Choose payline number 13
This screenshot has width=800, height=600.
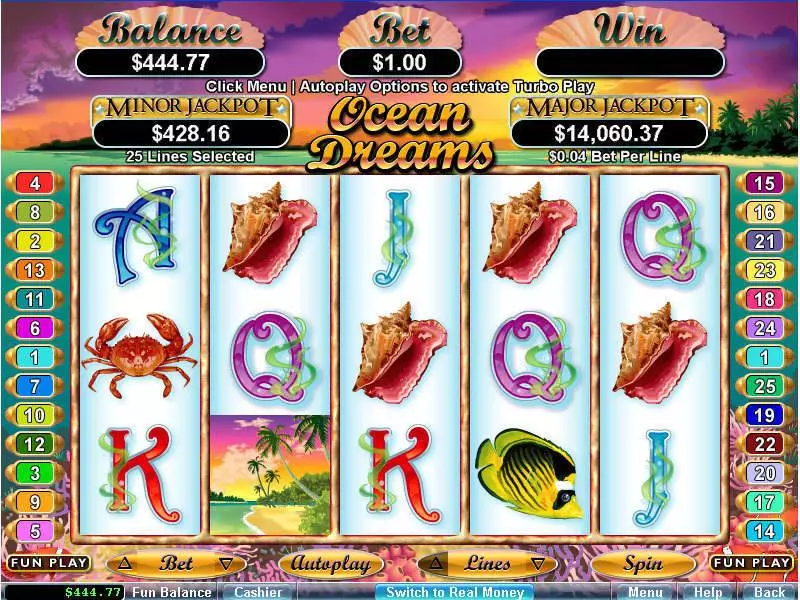[35, 270]
